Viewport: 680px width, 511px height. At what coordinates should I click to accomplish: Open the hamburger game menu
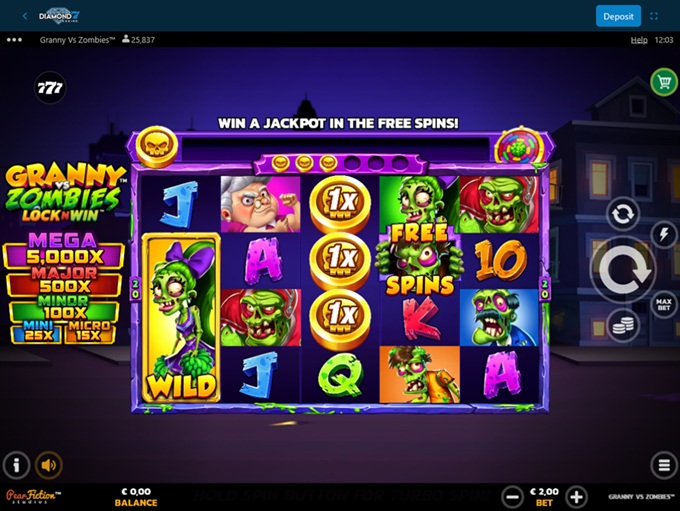pyautogui.click(x=662, y=465)
